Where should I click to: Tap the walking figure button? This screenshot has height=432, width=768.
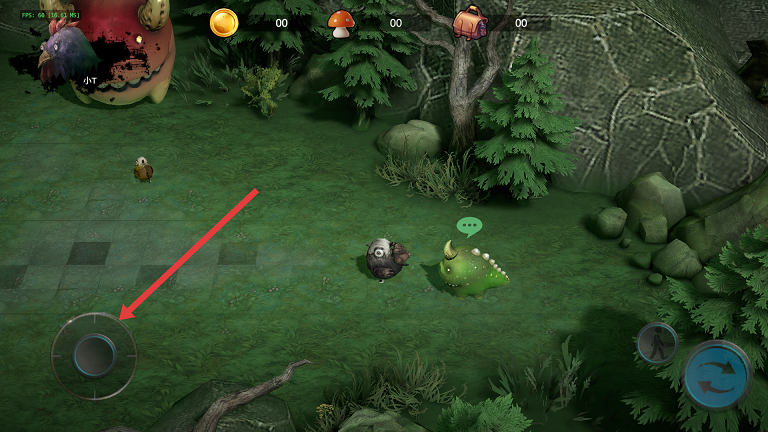tap(657, 343)
